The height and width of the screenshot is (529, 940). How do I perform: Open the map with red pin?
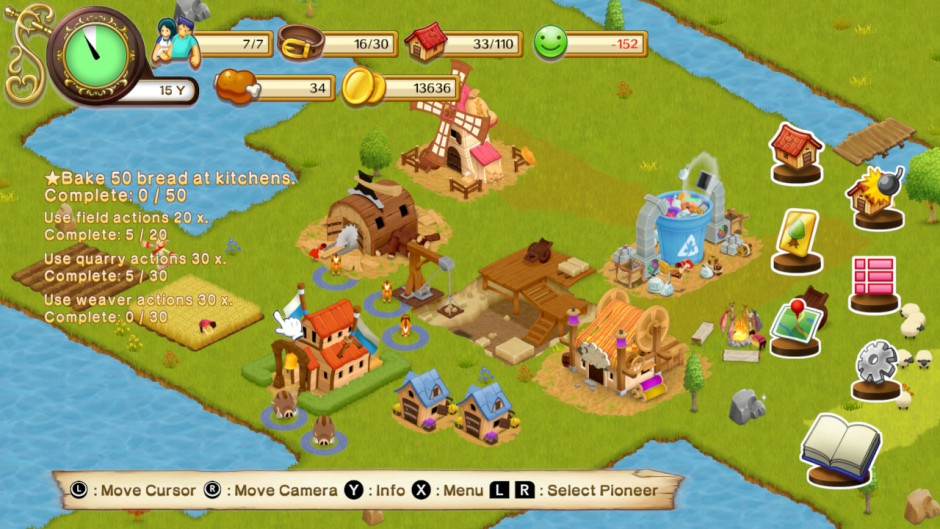796,322
